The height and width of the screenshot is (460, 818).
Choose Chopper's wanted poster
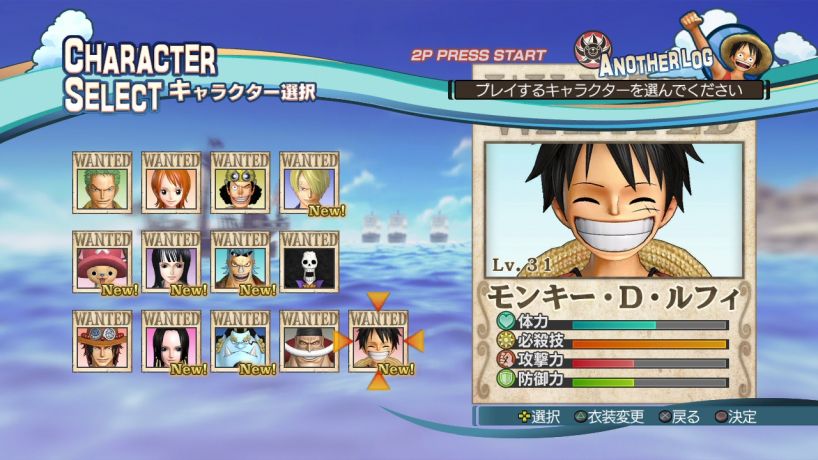(x=102, y=265)
